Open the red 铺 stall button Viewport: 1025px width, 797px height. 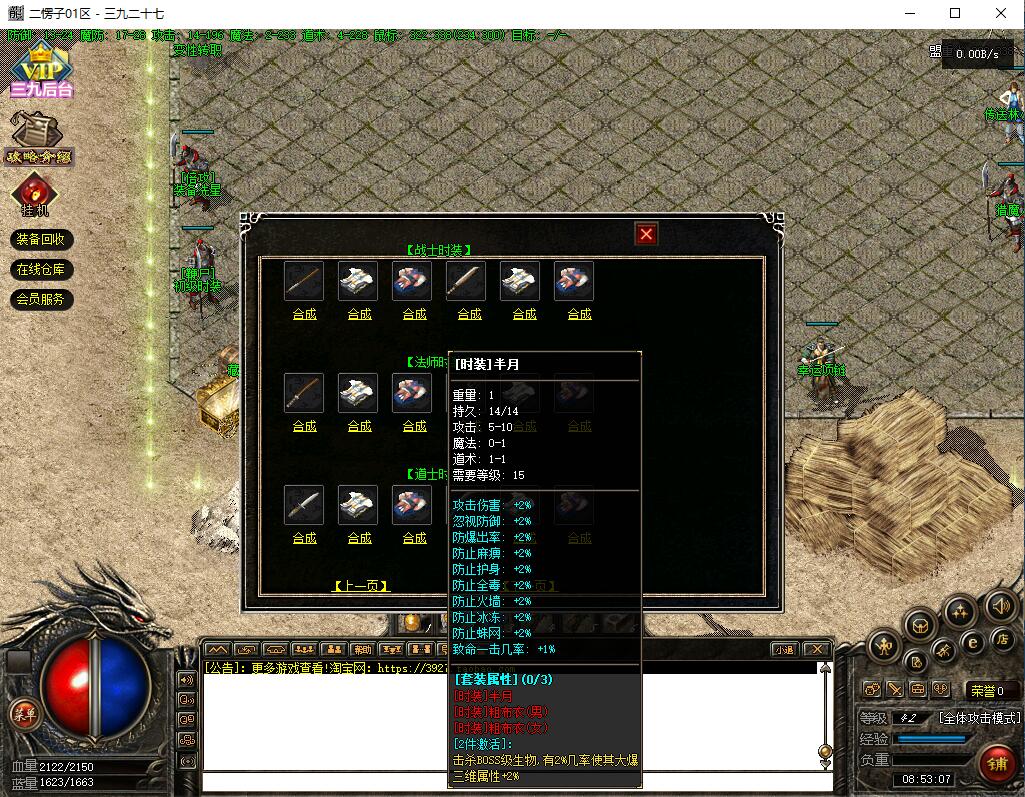[x=997, y=764]
